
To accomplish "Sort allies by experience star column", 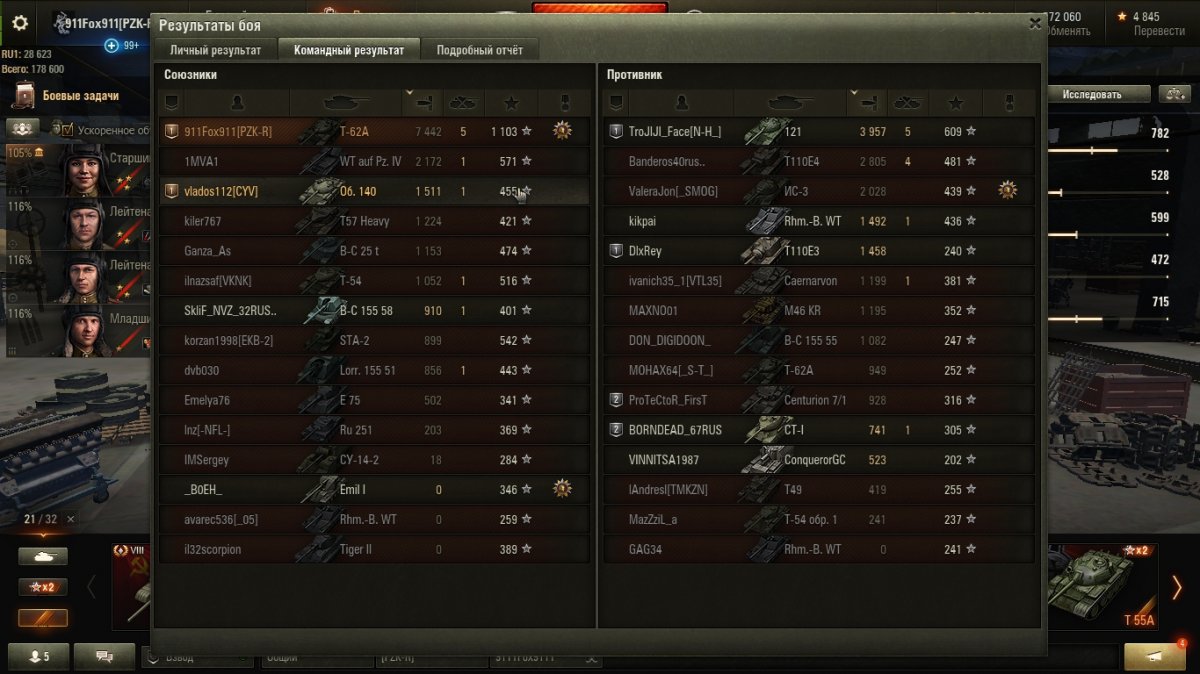I will pyautogui.click(x=511, y=102).
